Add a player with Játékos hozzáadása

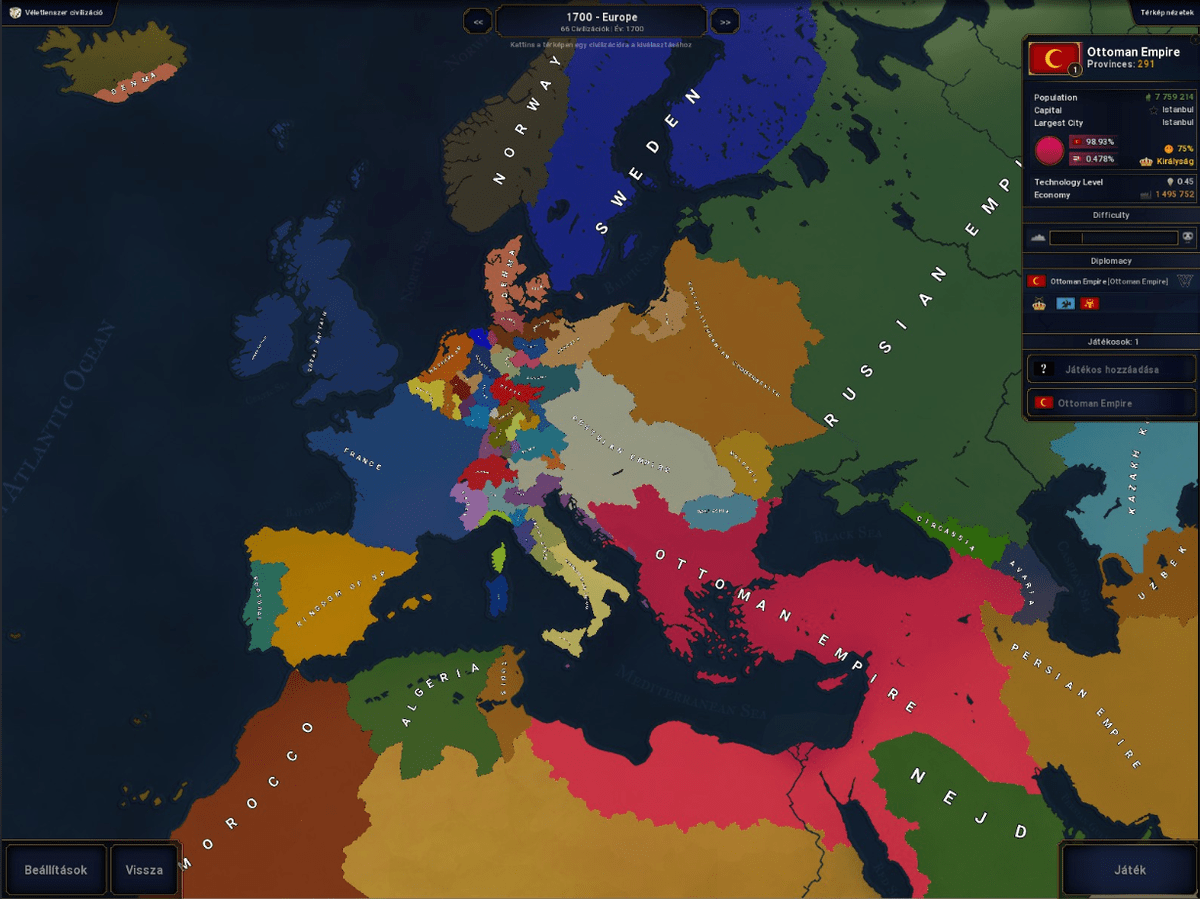1111,369
